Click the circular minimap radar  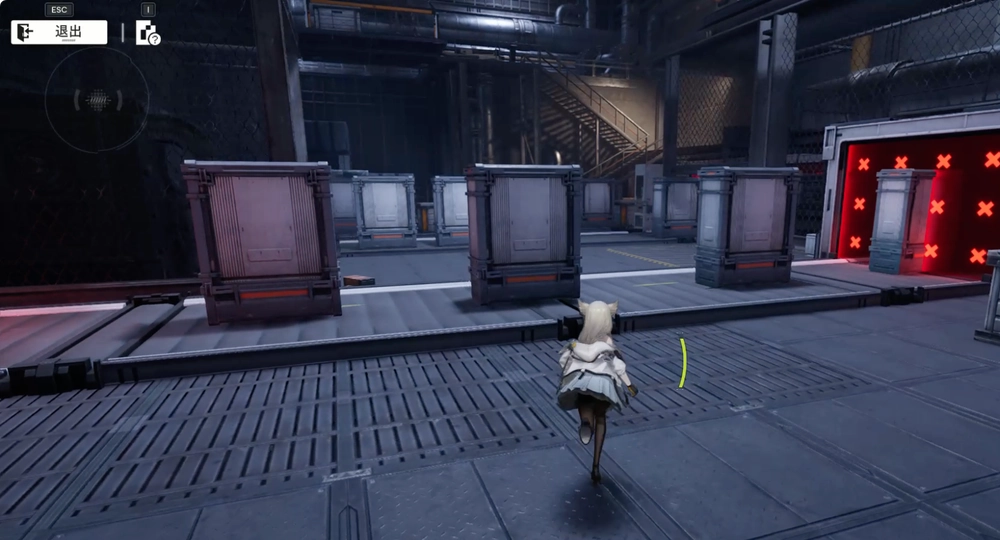tap(97, 99)
